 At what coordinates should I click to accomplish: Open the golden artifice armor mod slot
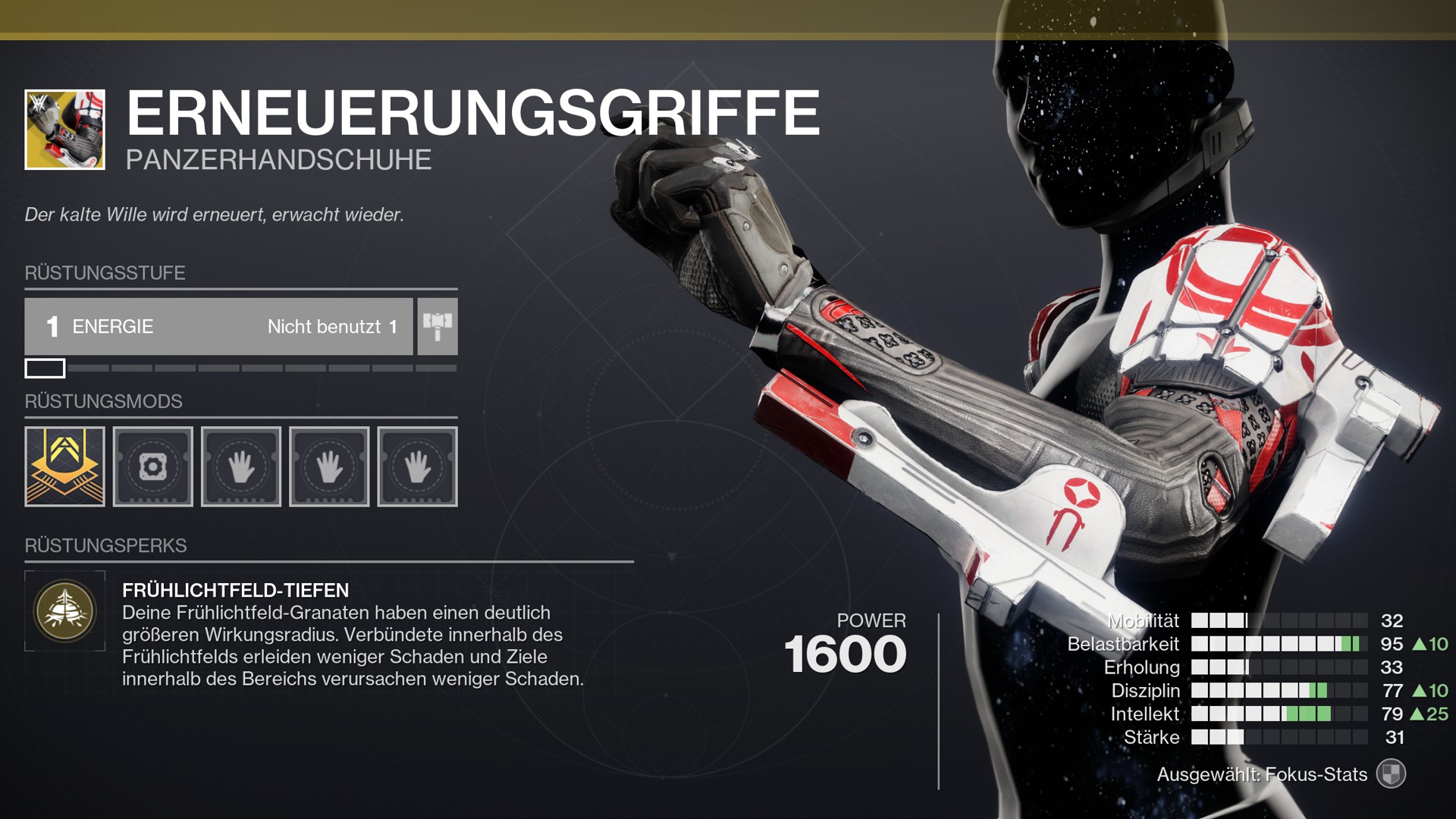point(64,466)
